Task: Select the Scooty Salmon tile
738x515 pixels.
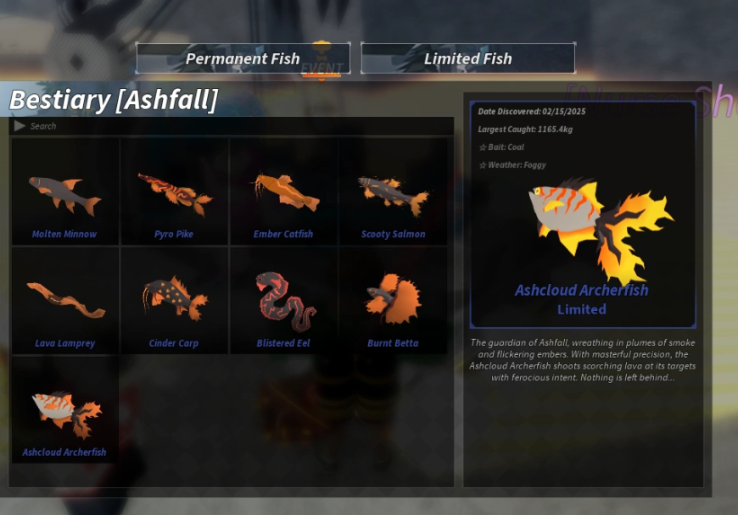Action: 393,192
